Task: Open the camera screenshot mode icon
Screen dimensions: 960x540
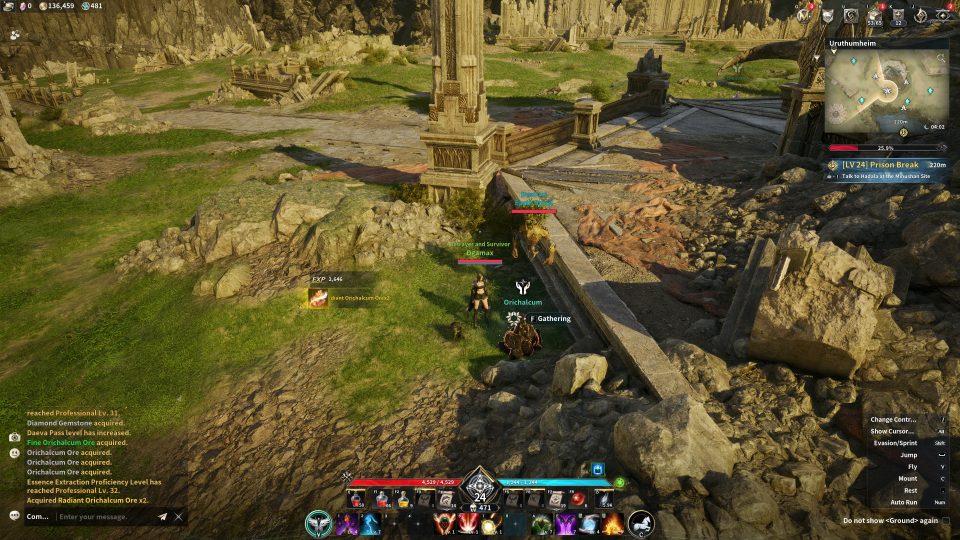Action: tap(14, 437)
